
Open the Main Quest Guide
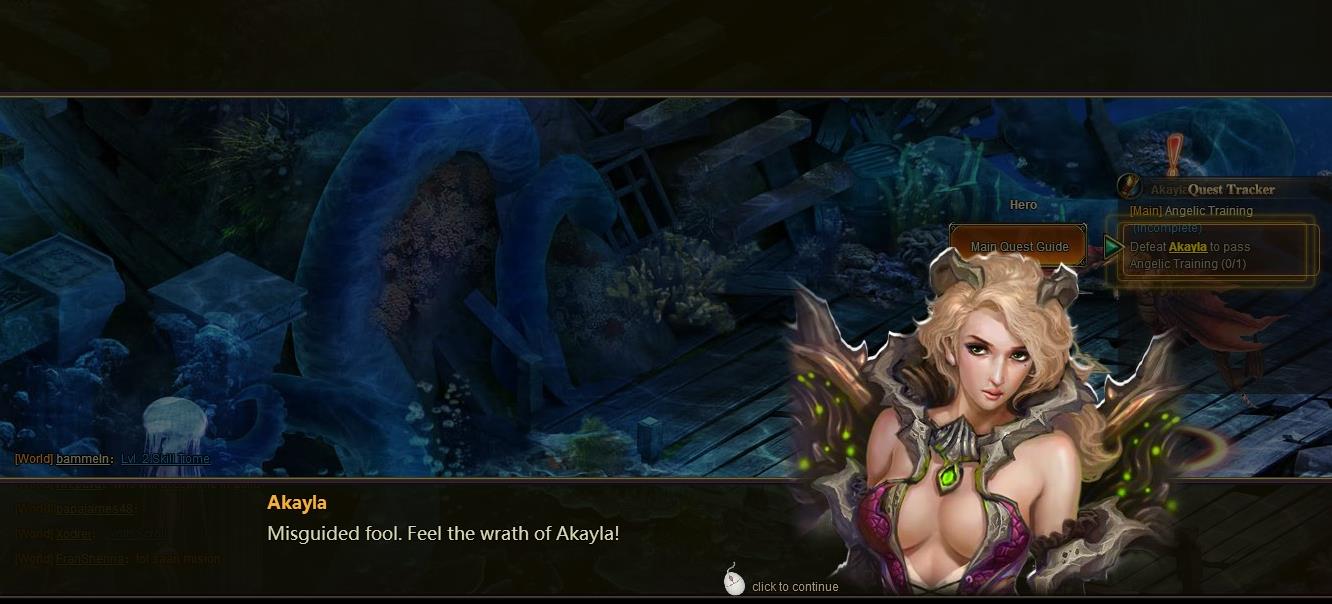(1018, 247)
